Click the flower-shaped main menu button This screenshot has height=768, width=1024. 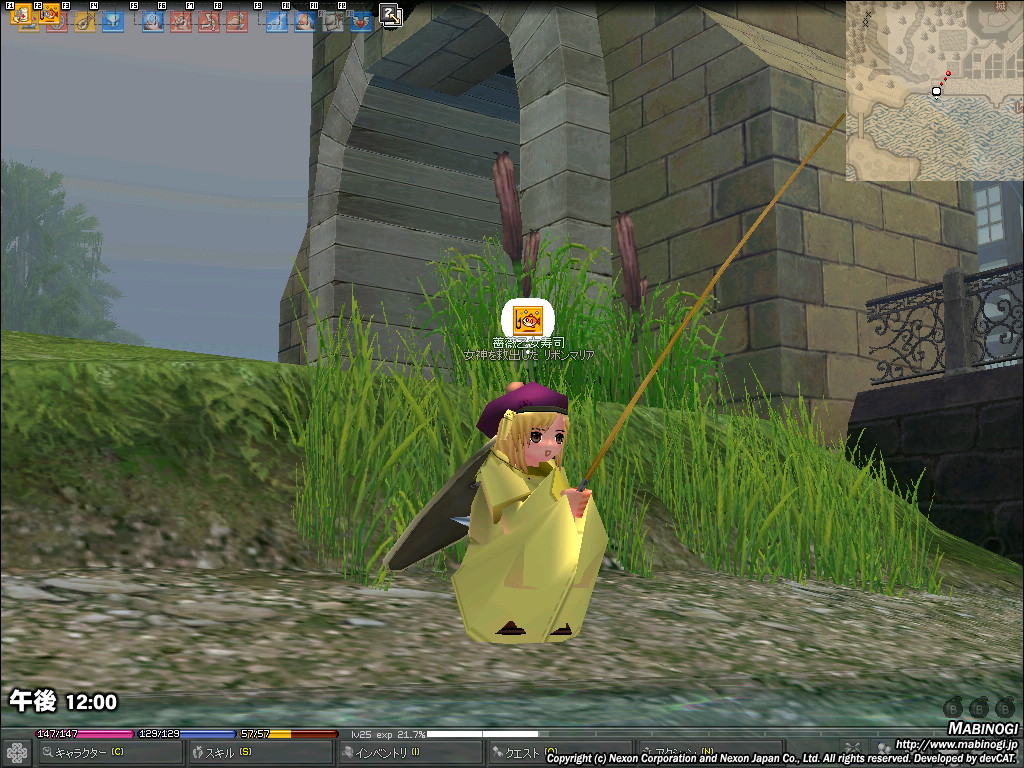(17, 752)
